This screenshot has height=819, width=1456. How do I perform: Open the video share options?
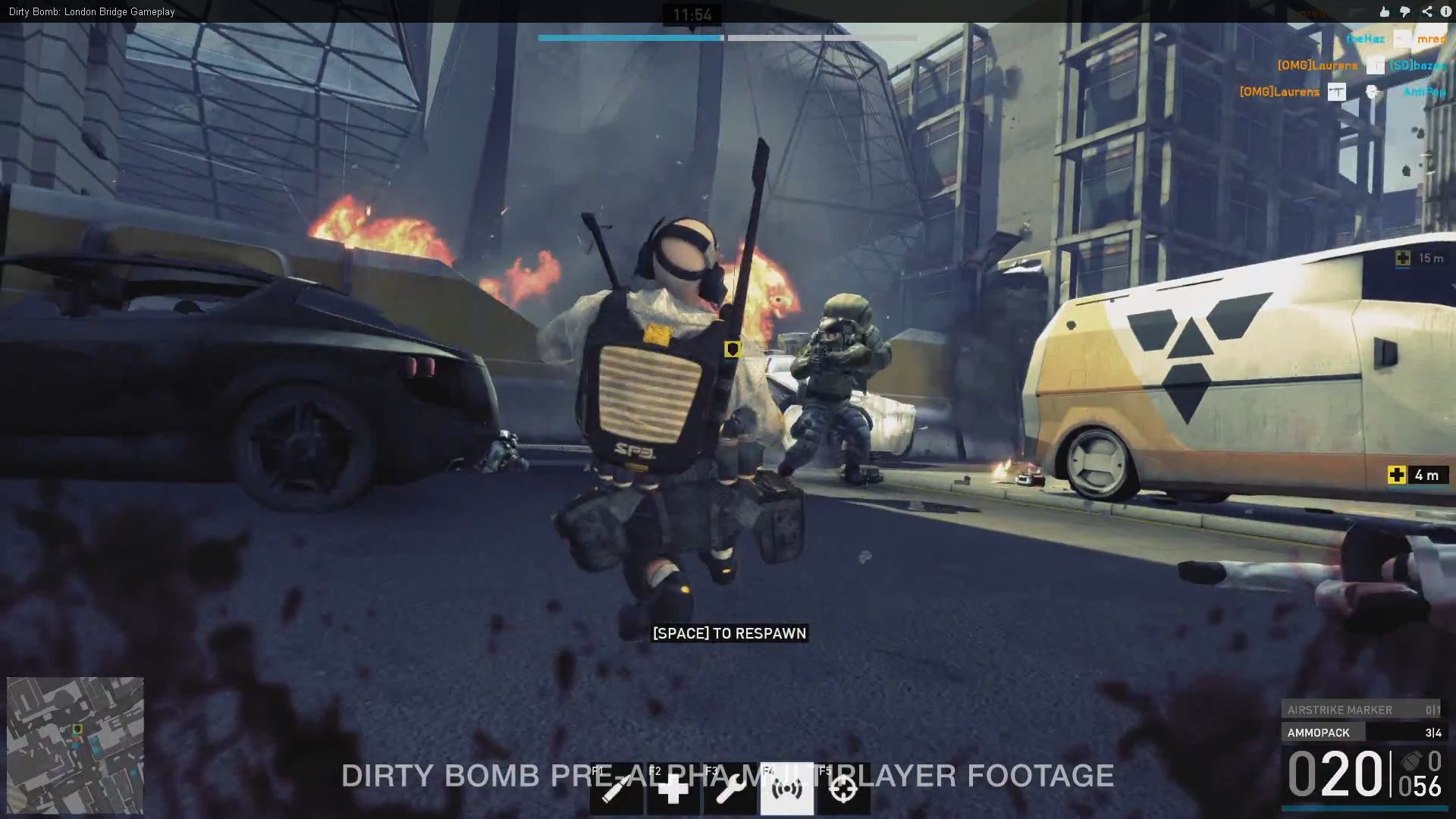[x=1426, y=11]
